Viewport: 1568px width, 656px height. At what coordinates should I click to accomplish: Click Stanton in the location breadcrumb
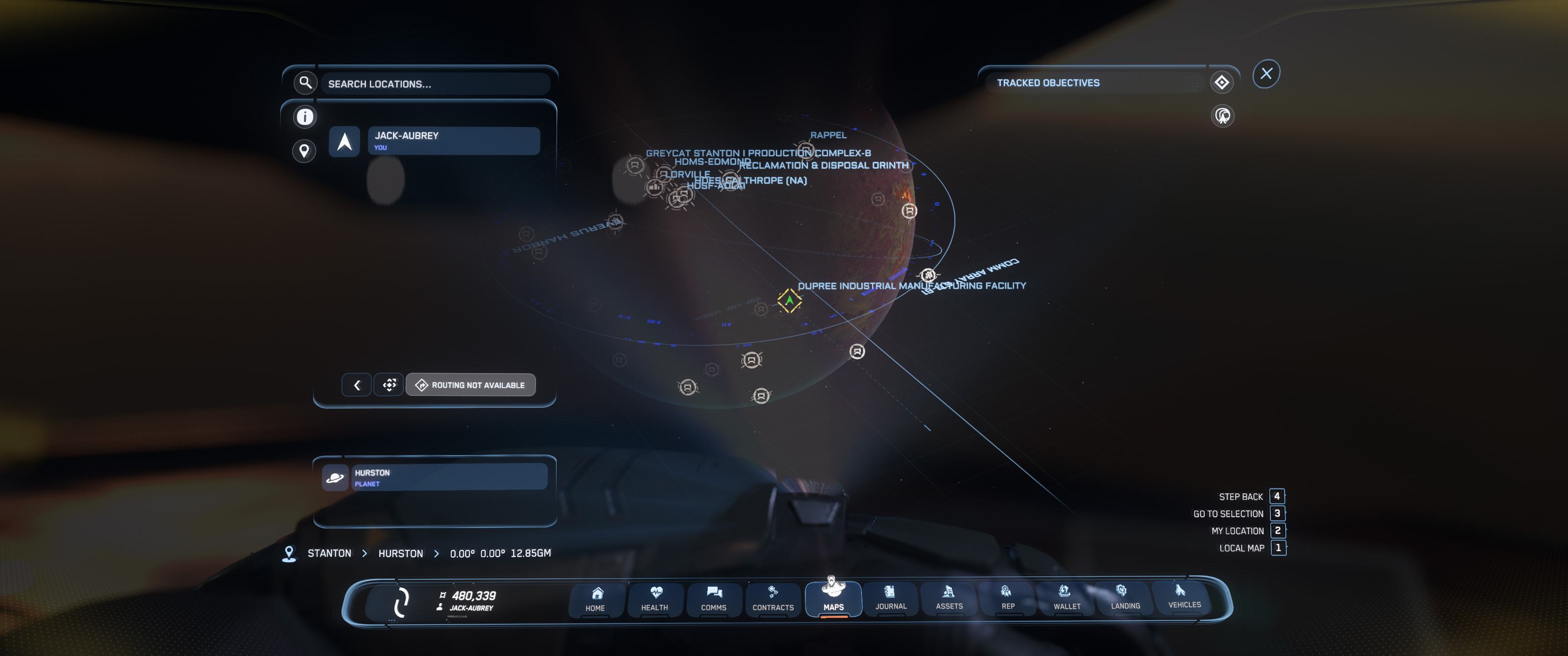point(329,553)
